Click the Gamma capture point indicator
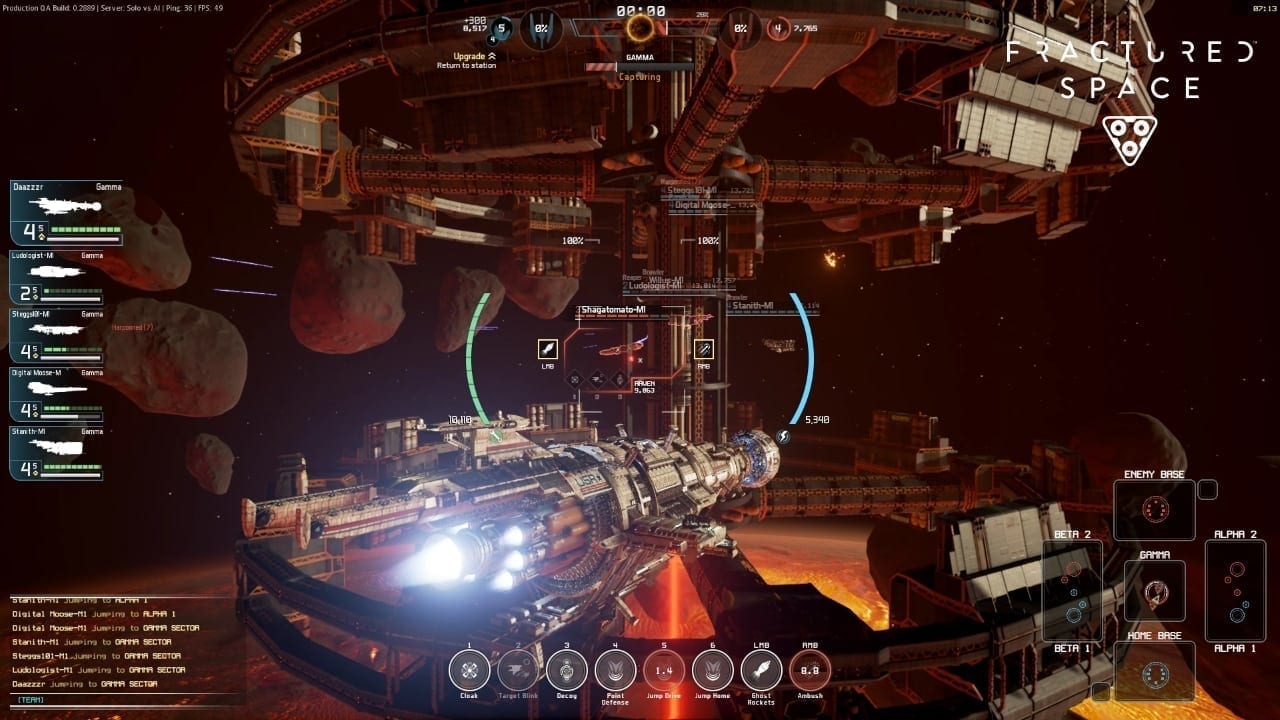The height and width of the screenshot is (720, 1280). pyautogui.click(x=640, y=27)
